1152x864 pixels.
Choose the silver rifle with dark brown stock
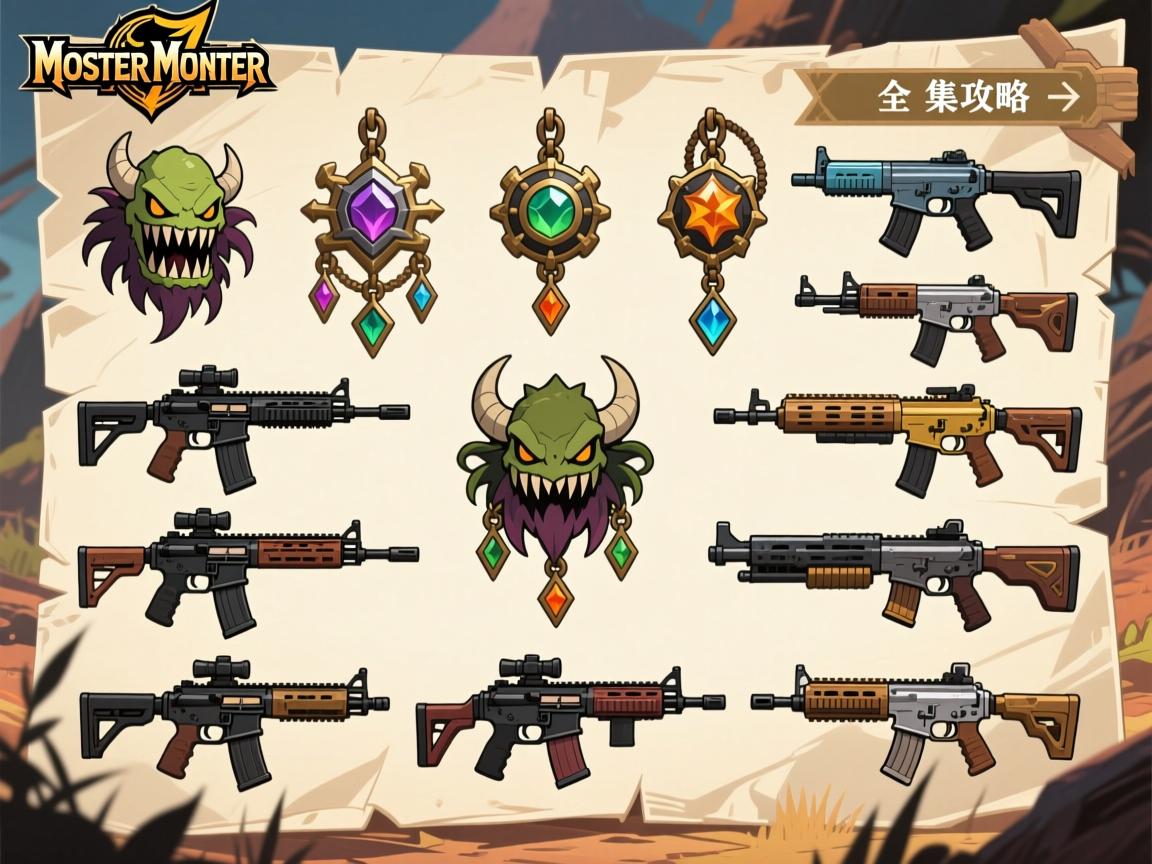click(936, 314)
